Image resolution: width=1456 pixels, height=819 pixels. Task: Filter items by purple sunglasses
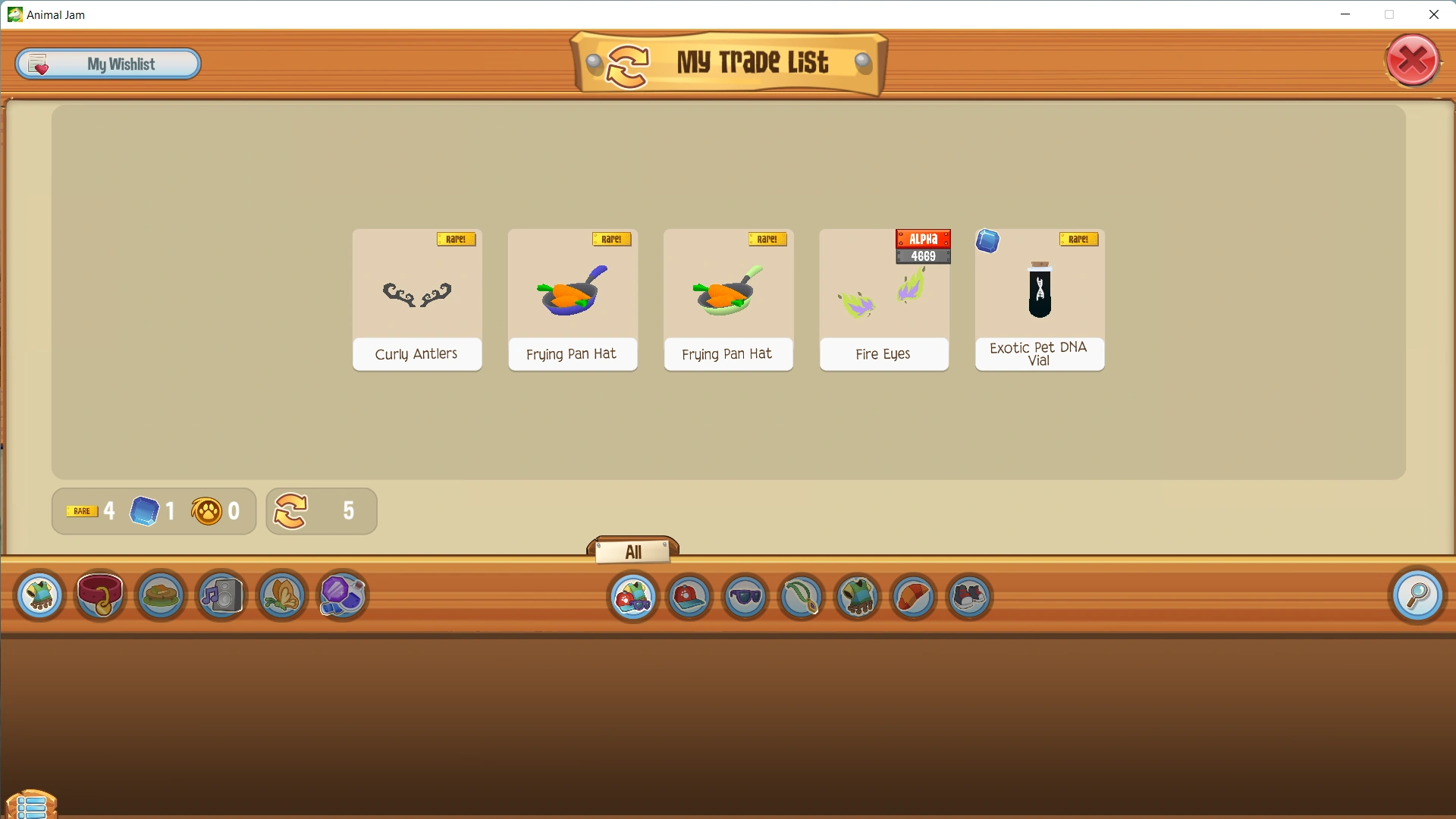point(746,597)
